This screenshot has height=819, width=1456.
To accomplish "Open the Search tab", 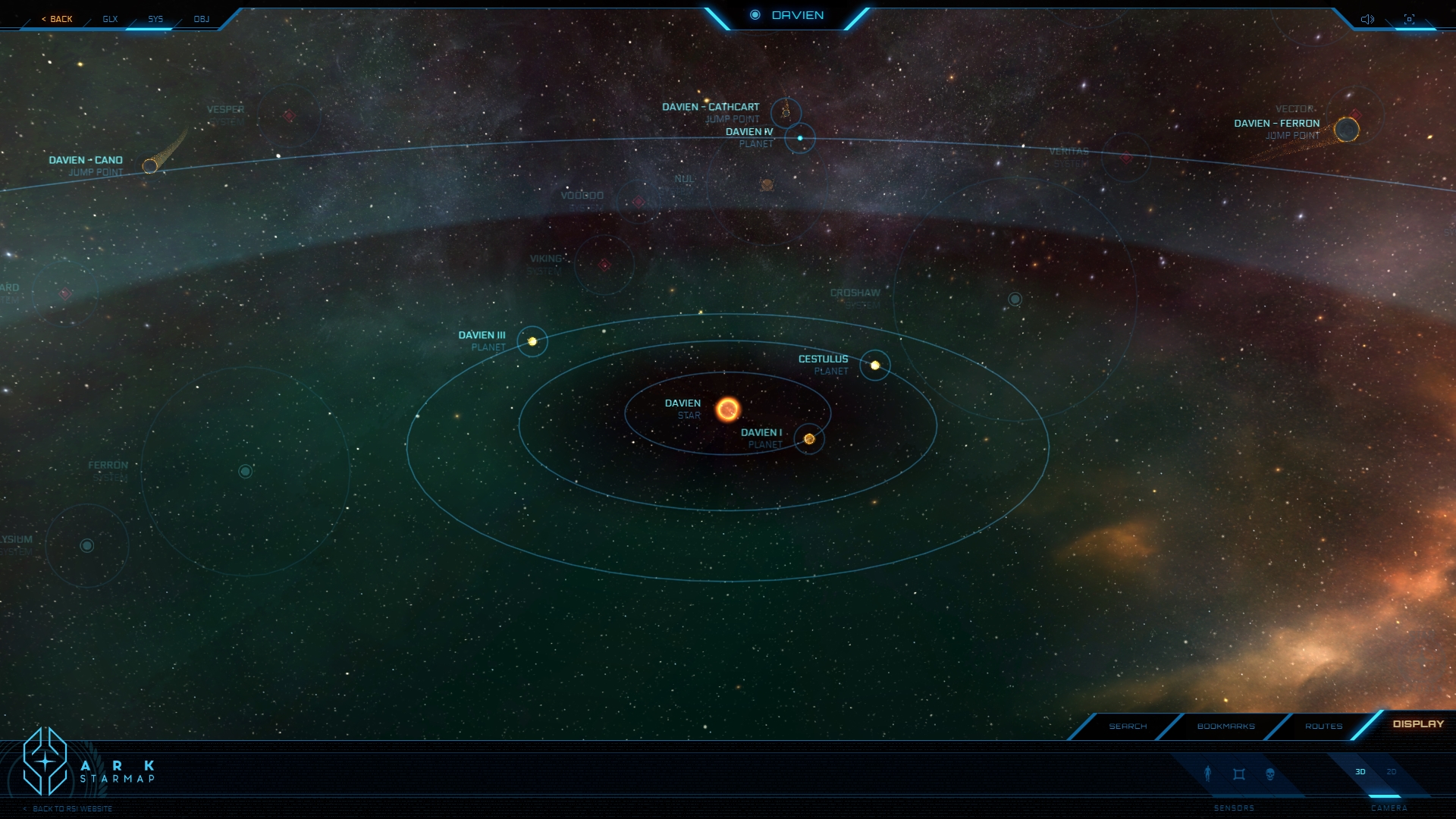I will coord(1128,726).
